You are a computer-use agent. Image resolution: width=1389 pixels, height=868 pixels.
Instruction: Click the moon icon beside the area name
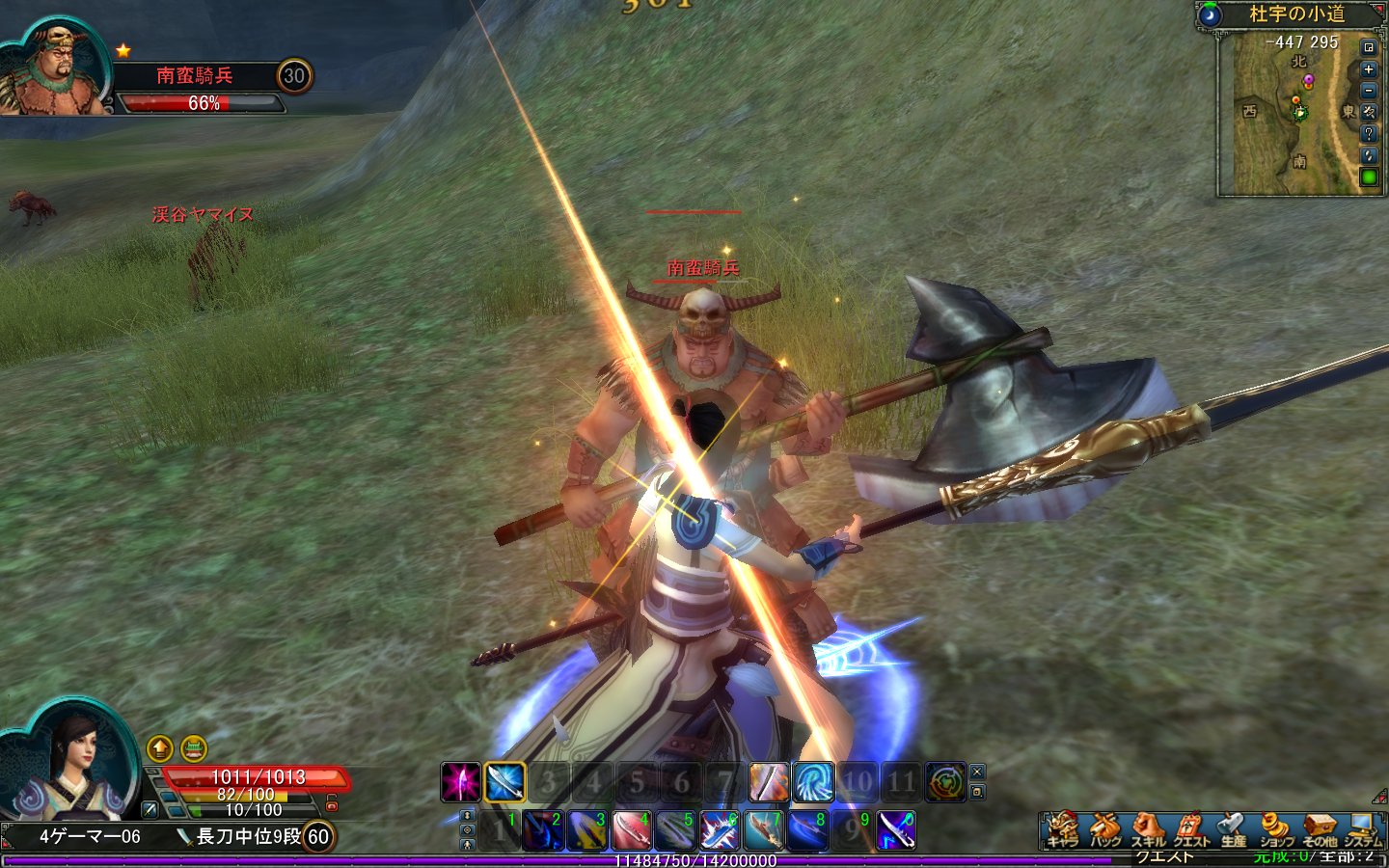[1210, 14]
